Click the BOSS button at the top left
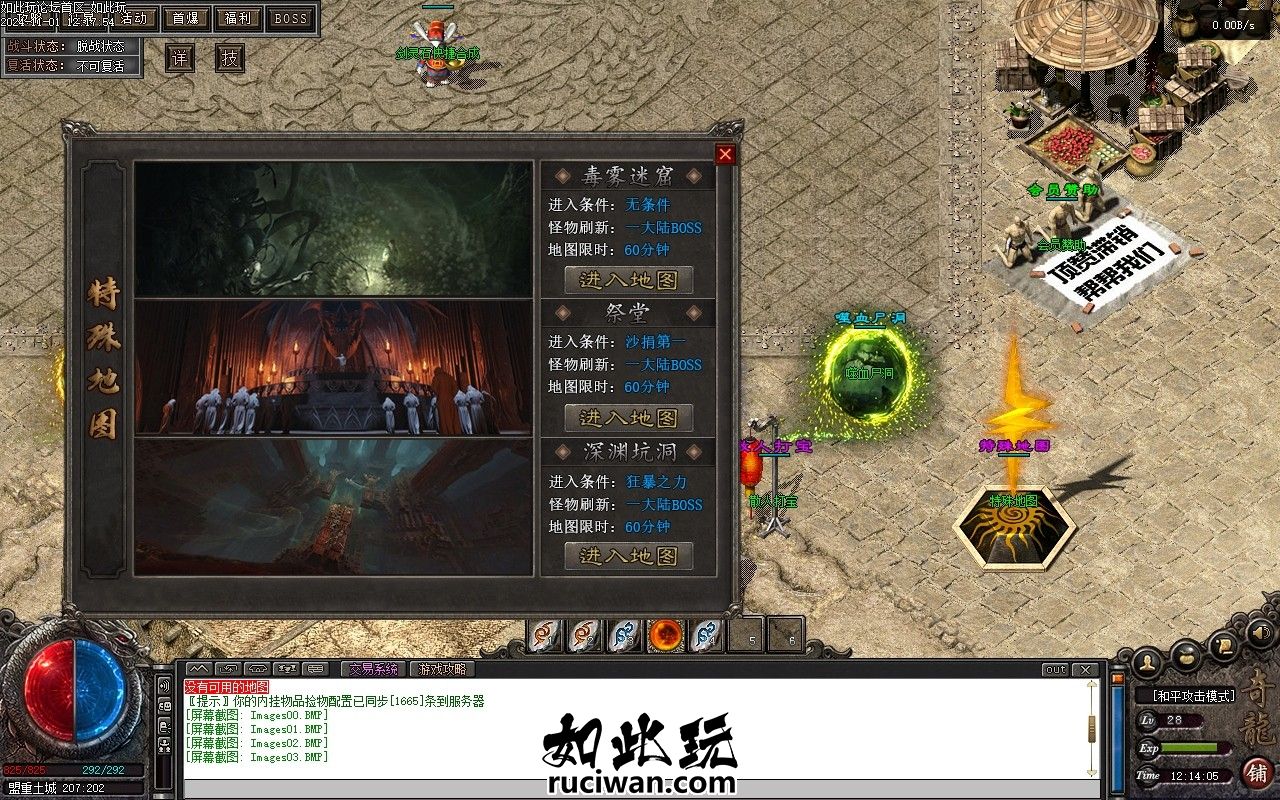 click(x=291, y=19)
